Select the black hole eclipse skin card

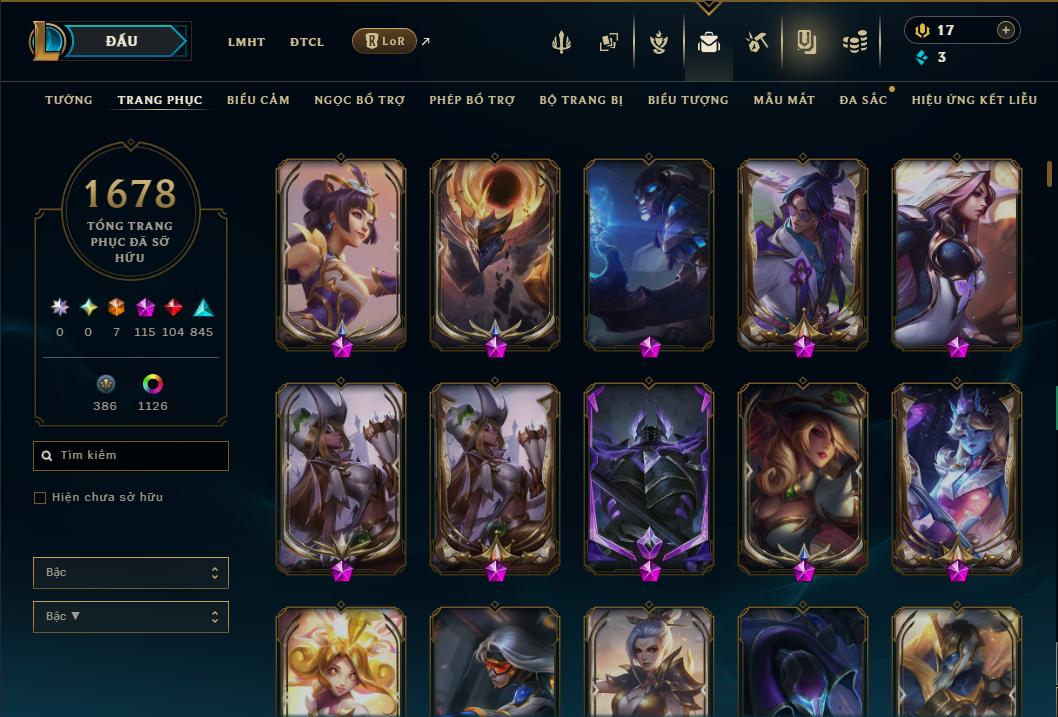495,251
